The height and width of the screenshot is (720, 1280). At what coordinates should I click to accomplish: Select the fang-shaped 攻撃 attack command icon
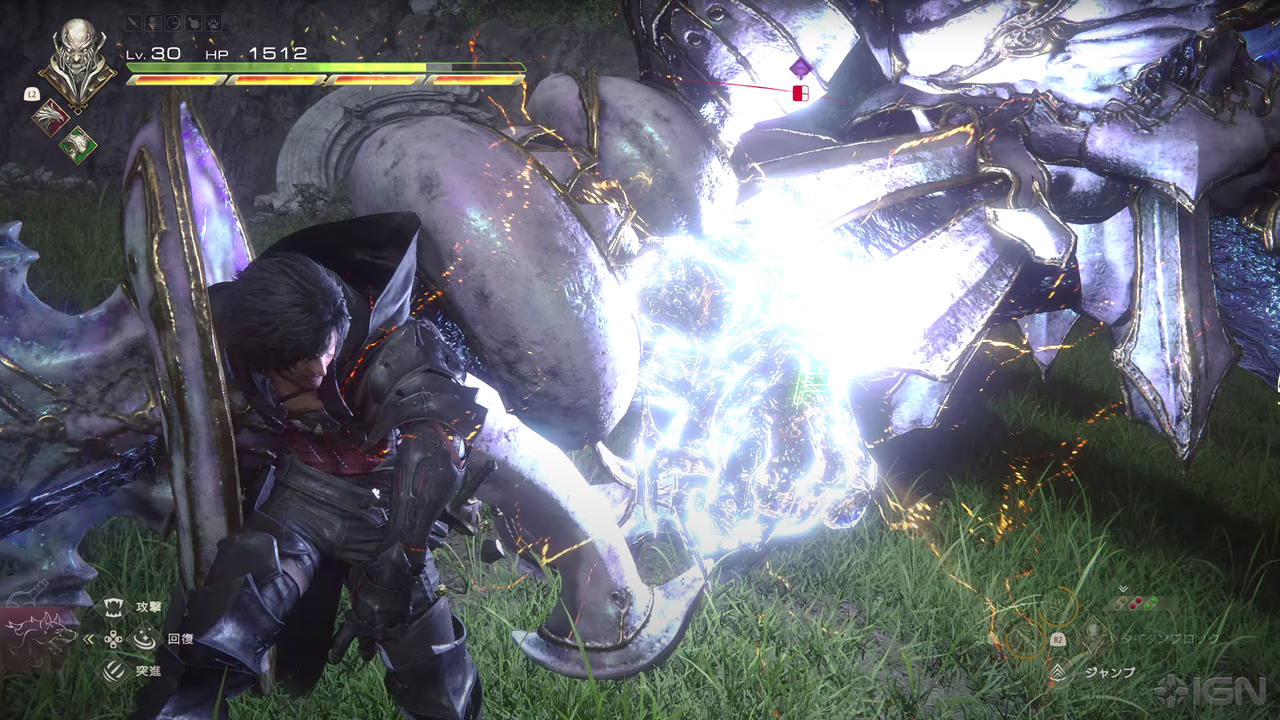click(x=113, y=607)
